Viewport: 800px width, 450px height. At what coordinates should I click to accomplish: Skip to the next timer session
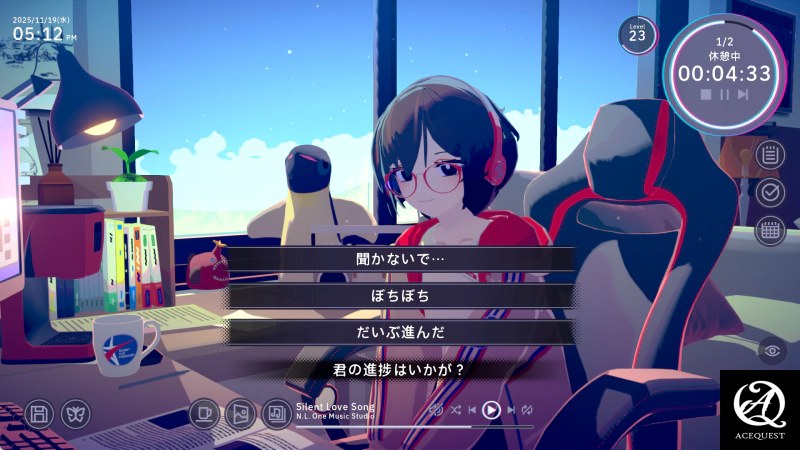pos(743,94)
